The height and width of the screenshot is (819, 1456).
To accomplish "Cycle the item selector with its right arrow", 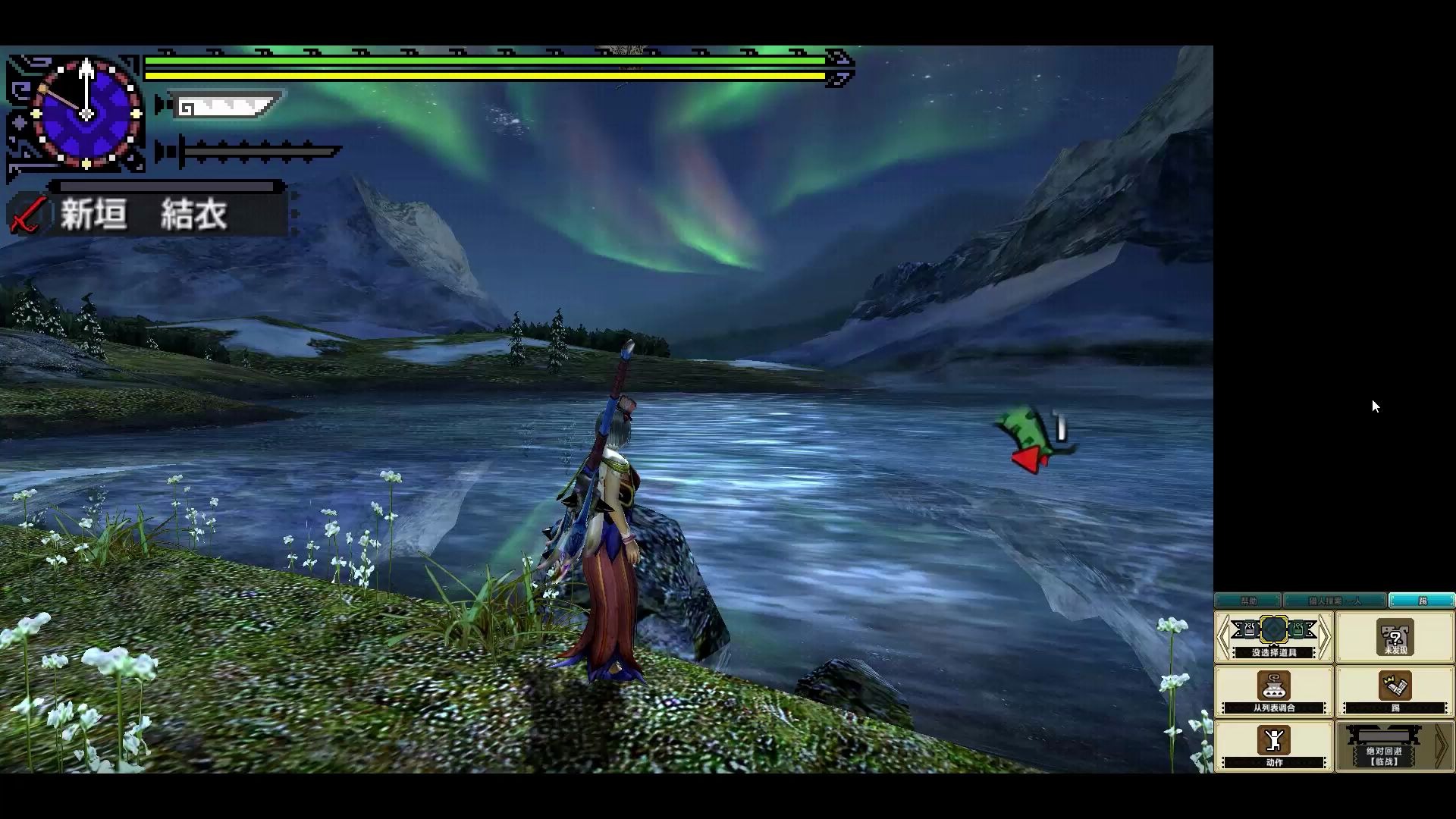I will (x=1324, y=637).
